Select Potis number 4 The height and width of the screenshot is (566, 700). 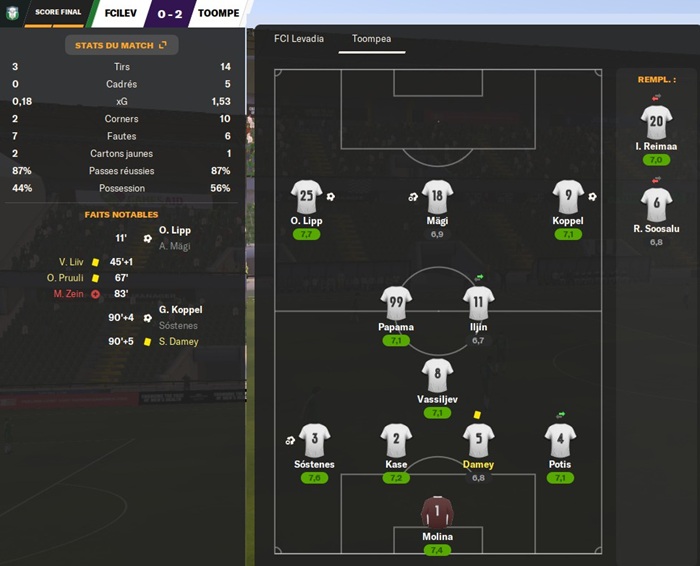click(560, 441)
